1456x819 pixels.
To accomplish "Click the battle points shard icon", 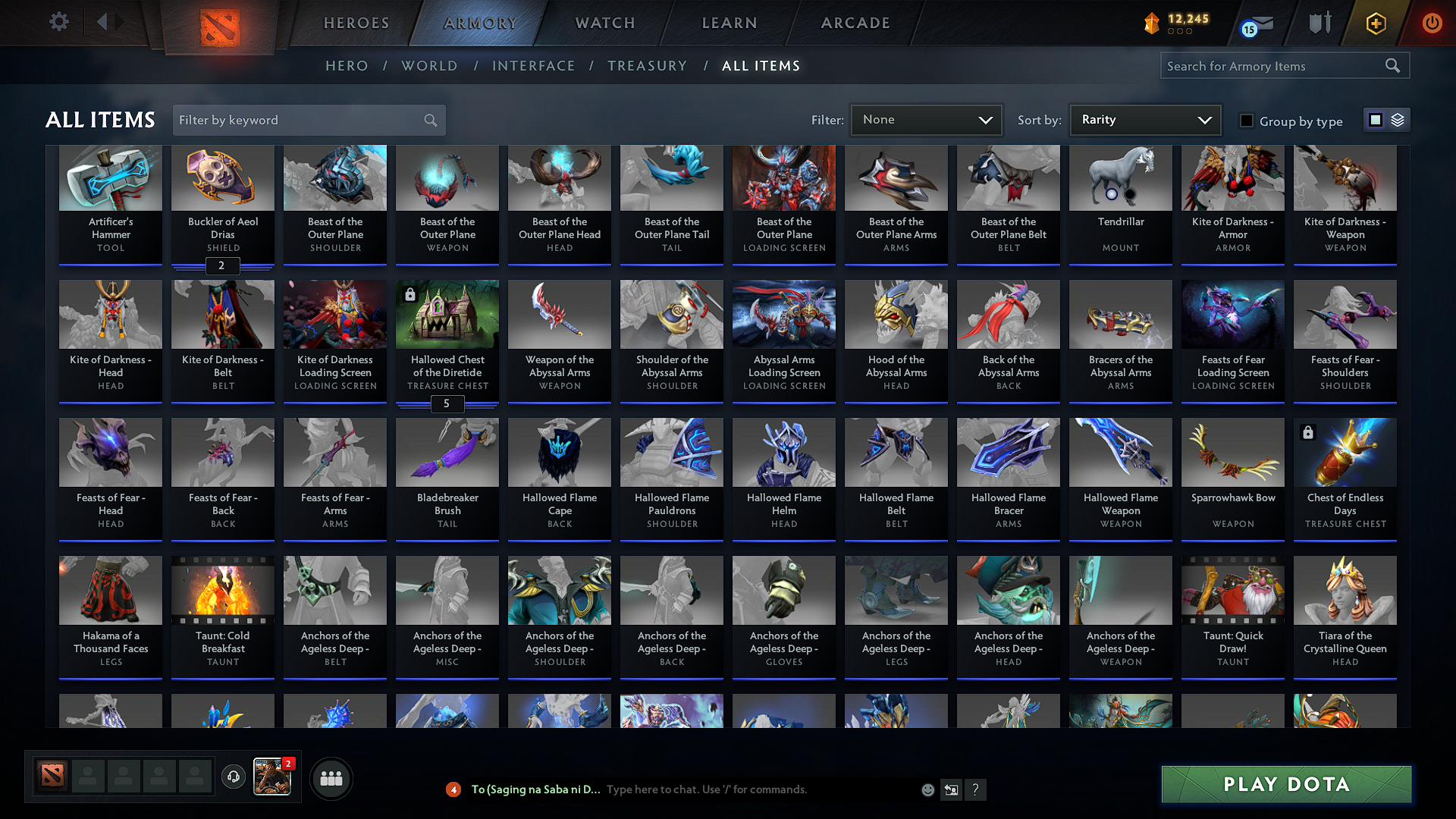I will click(1152, 24).
